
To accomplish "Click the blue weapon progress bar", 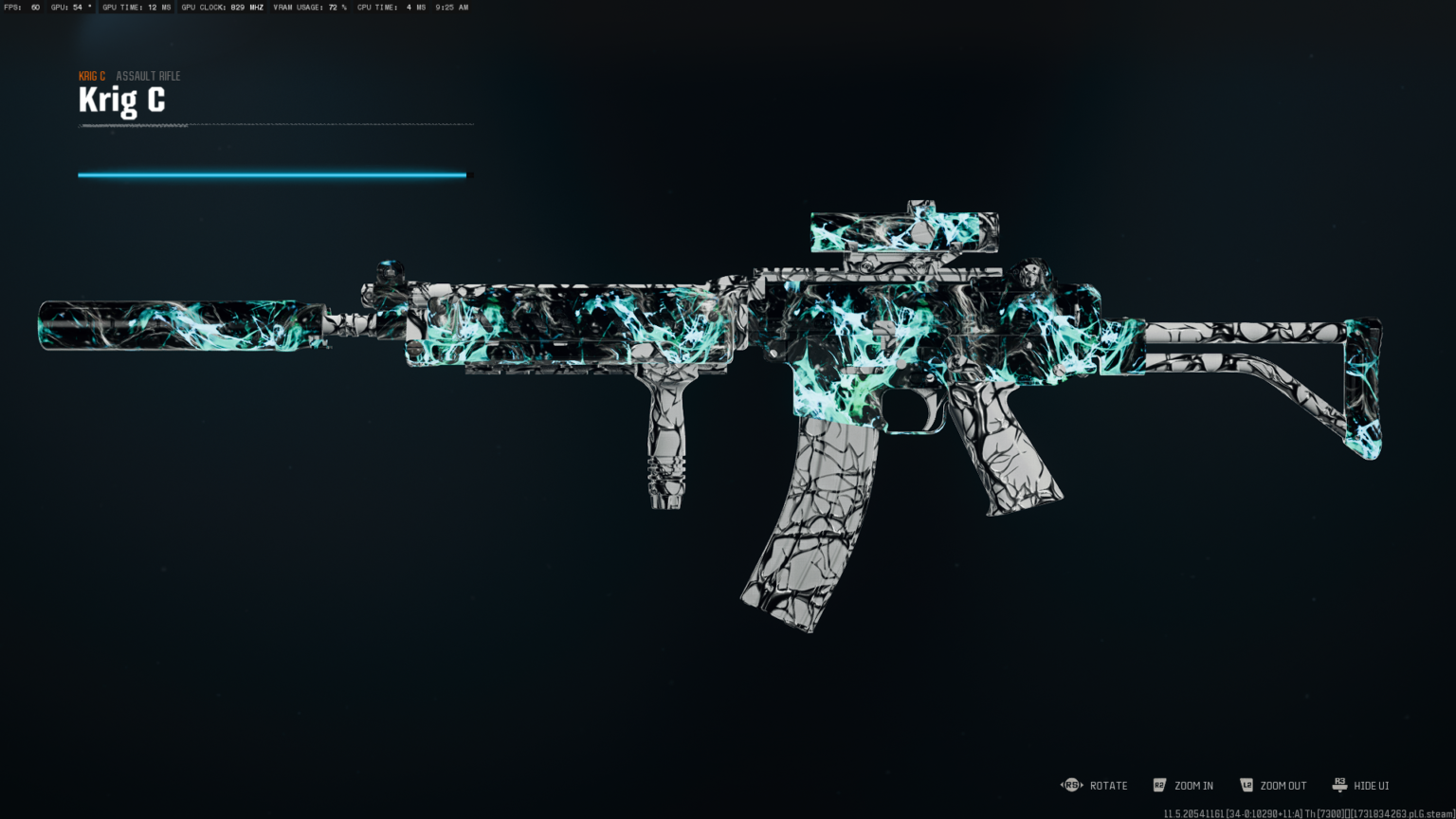I will 272,174.
